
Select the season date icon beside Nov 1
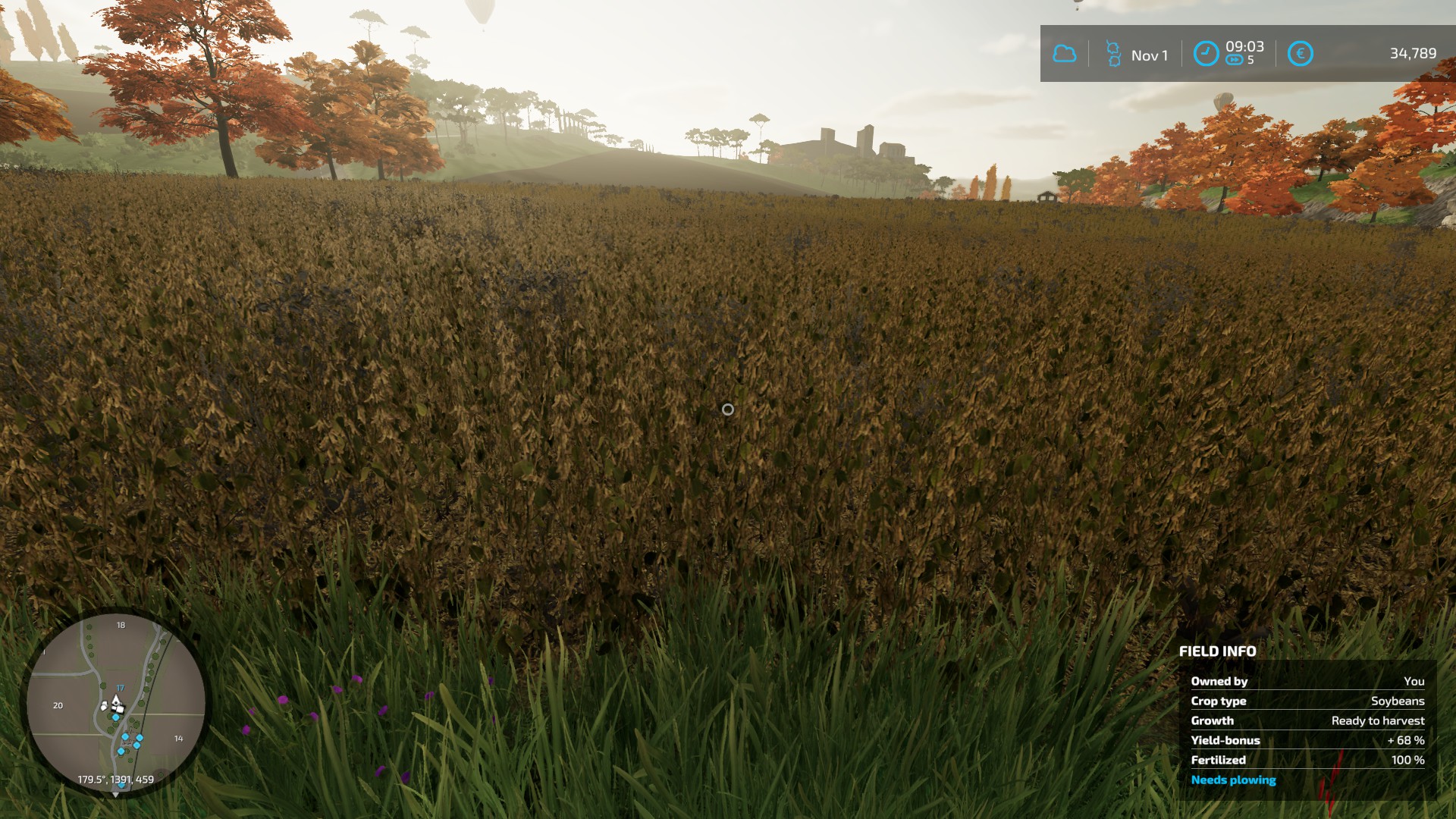[1112, 54]
